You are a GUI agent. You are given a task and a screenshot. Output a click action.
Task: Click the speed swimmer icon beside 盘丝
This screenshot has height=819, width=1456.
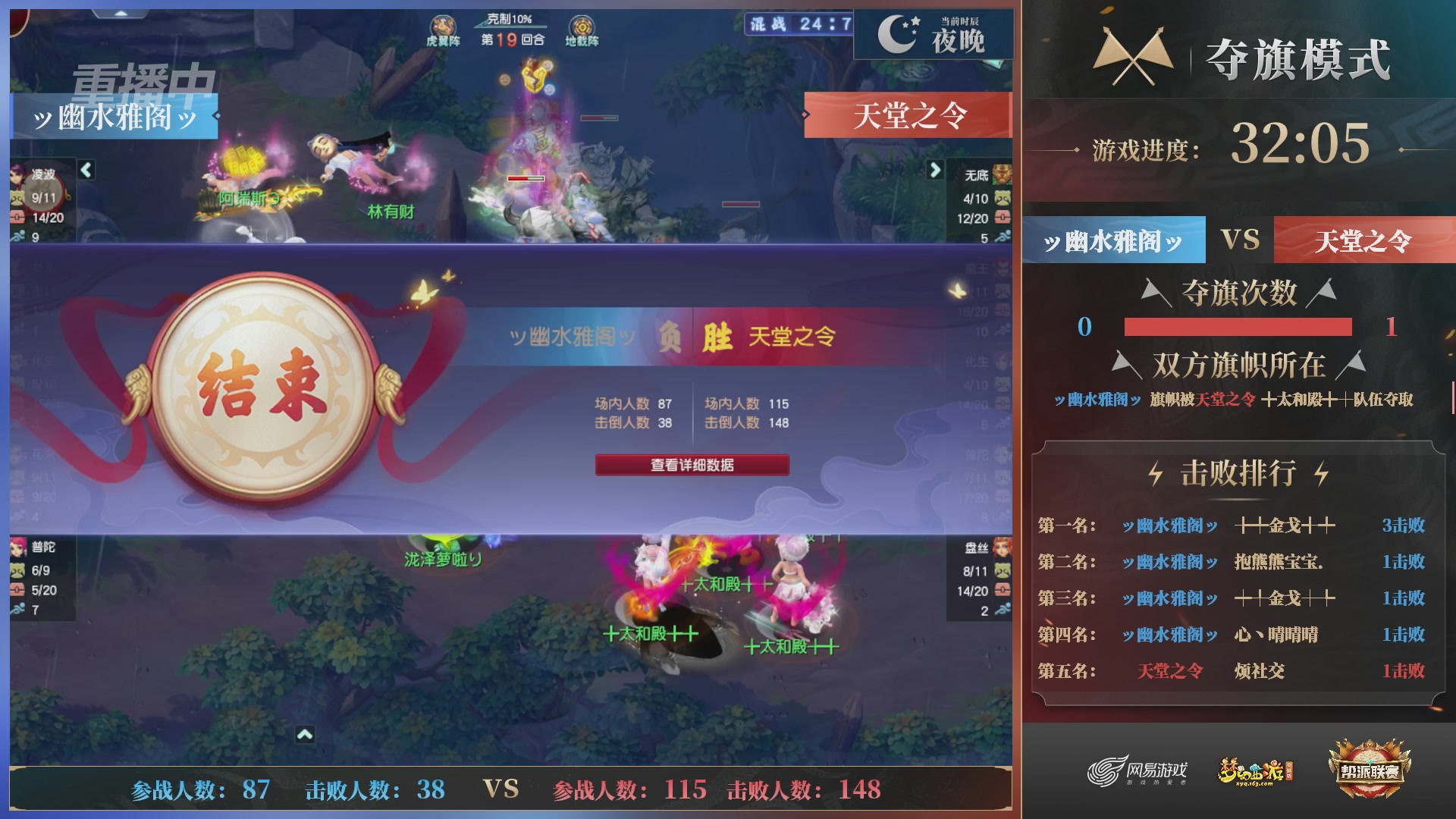1003,607
